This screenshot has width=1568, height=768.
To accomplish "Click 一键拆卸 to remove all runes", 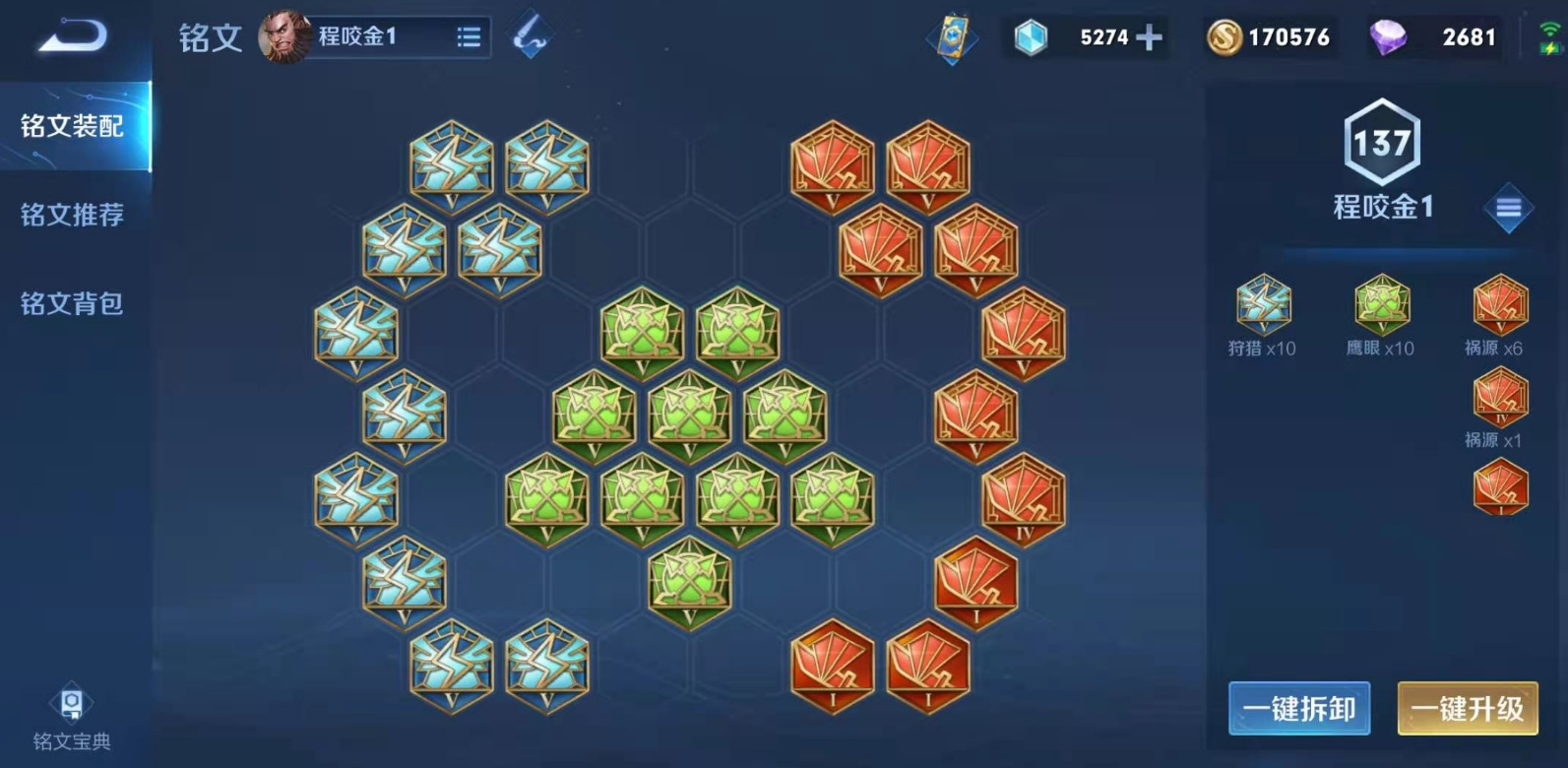I will coord(1299,708).
